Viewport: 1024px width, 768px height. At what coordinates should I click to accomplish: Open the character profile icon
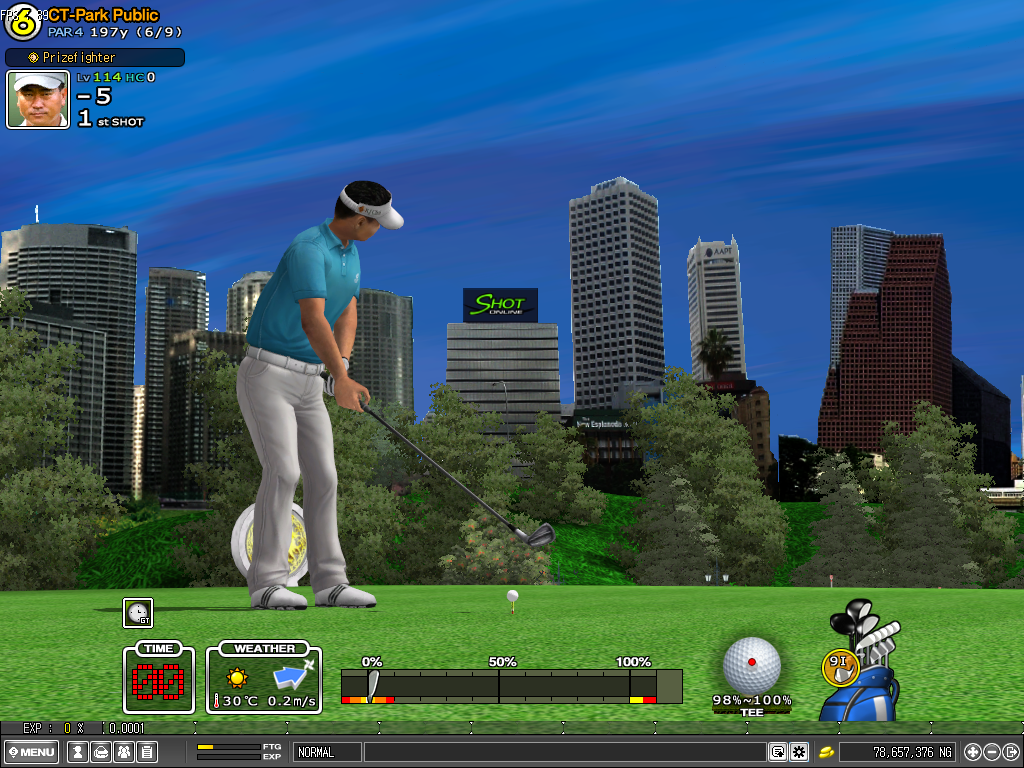(x=77, y=752)
